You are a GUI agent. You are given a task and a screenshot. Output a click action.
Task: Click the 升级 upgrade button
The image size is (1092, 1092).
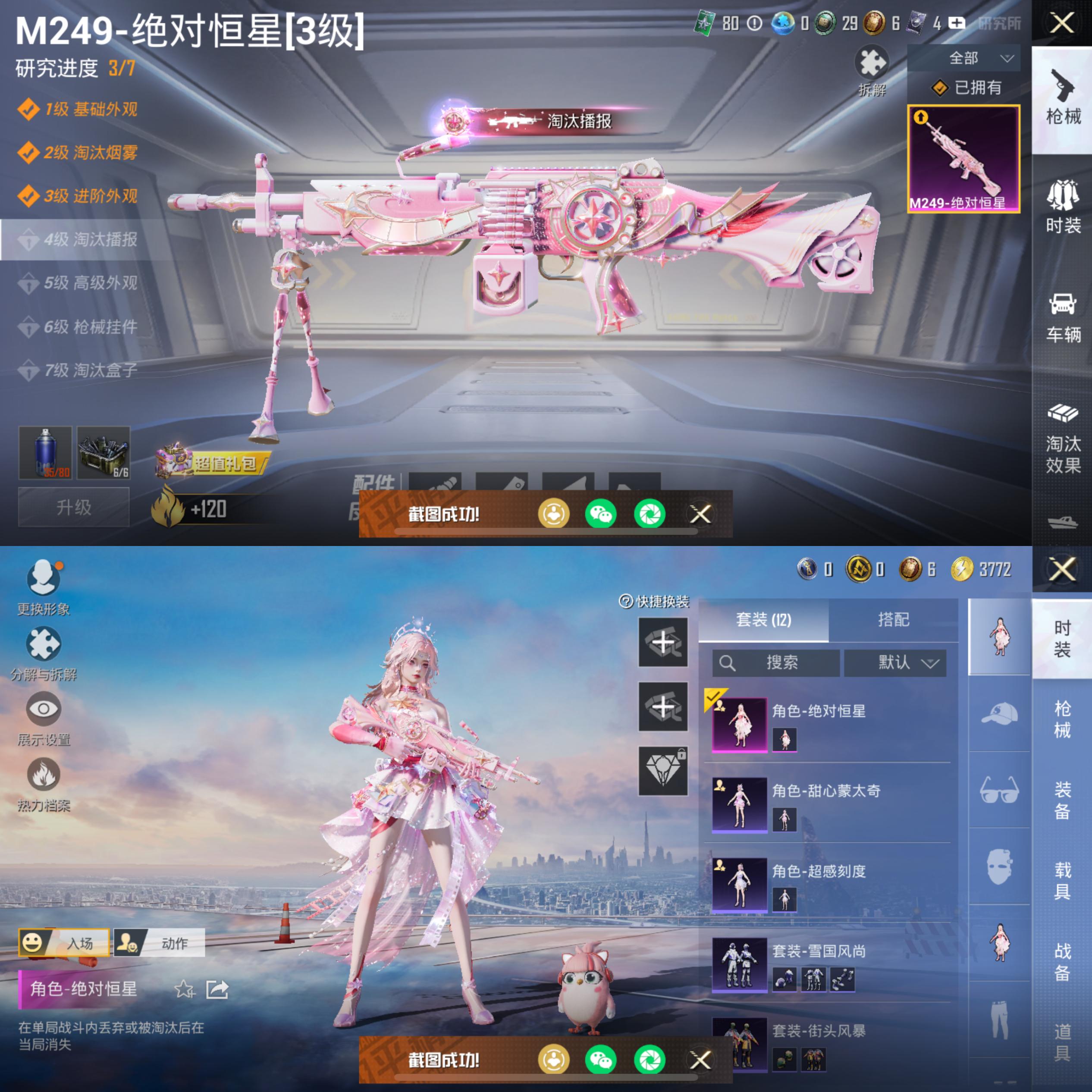(74, 508)
